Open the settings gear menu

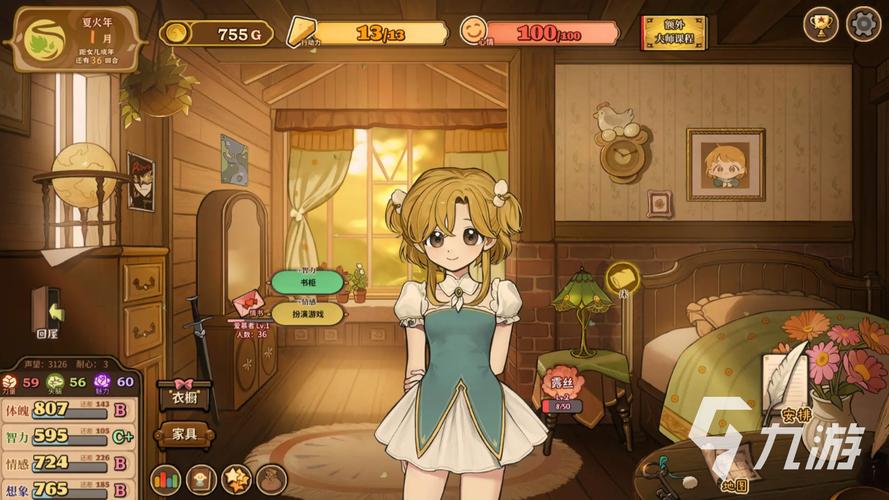(x=863, y=24)
